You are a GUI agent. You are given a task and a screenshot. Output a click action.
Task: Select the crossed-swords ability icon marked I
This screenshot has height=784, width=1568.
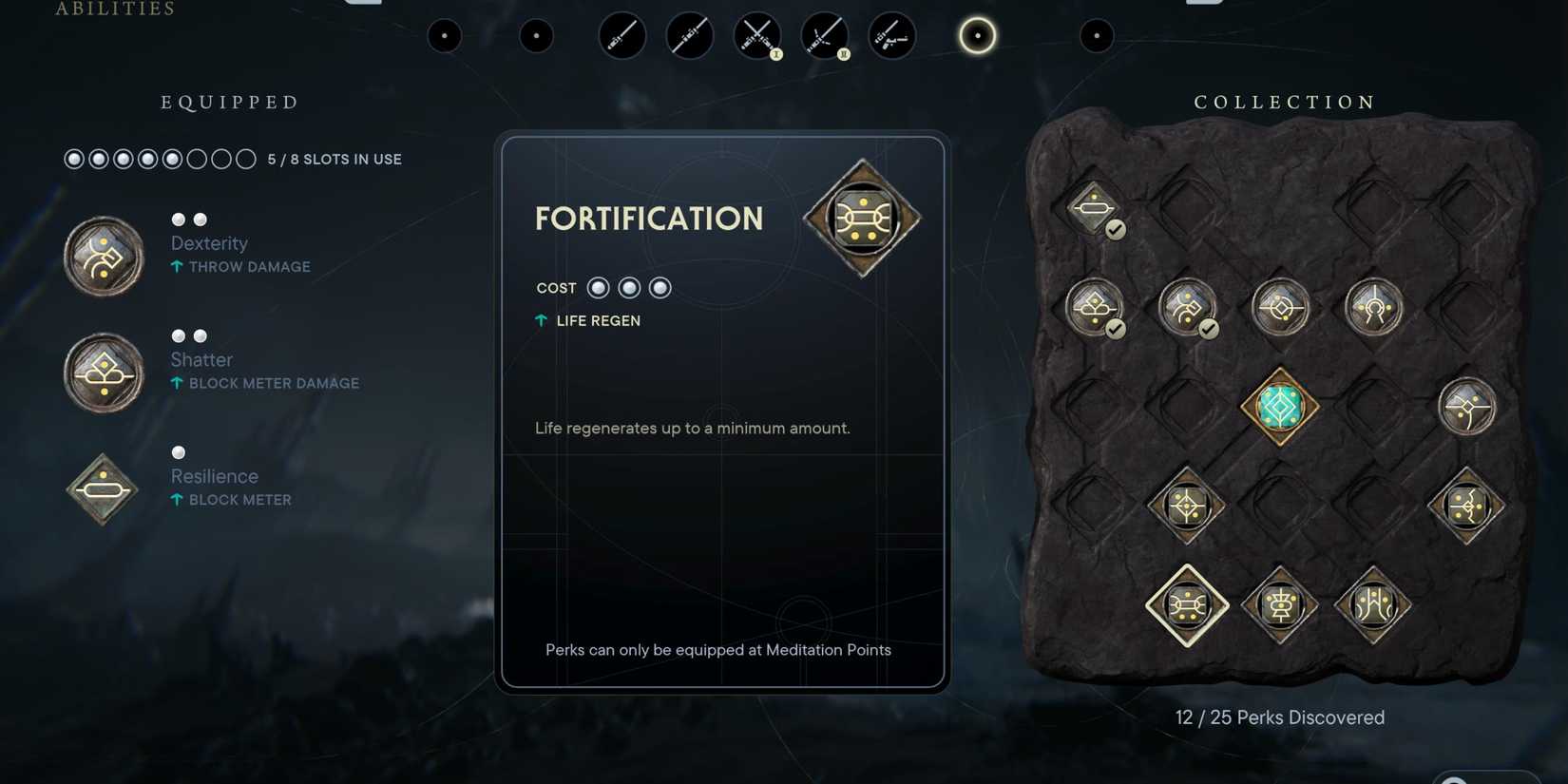pyautogui.click(x=757, y=36)
